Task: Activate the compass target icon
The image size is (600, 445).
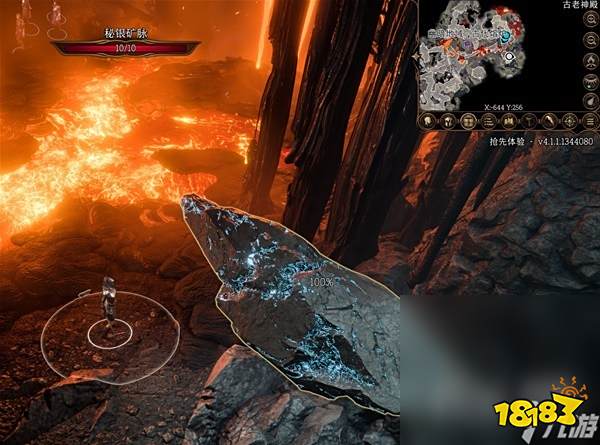Action: click(x=570, y=119)
